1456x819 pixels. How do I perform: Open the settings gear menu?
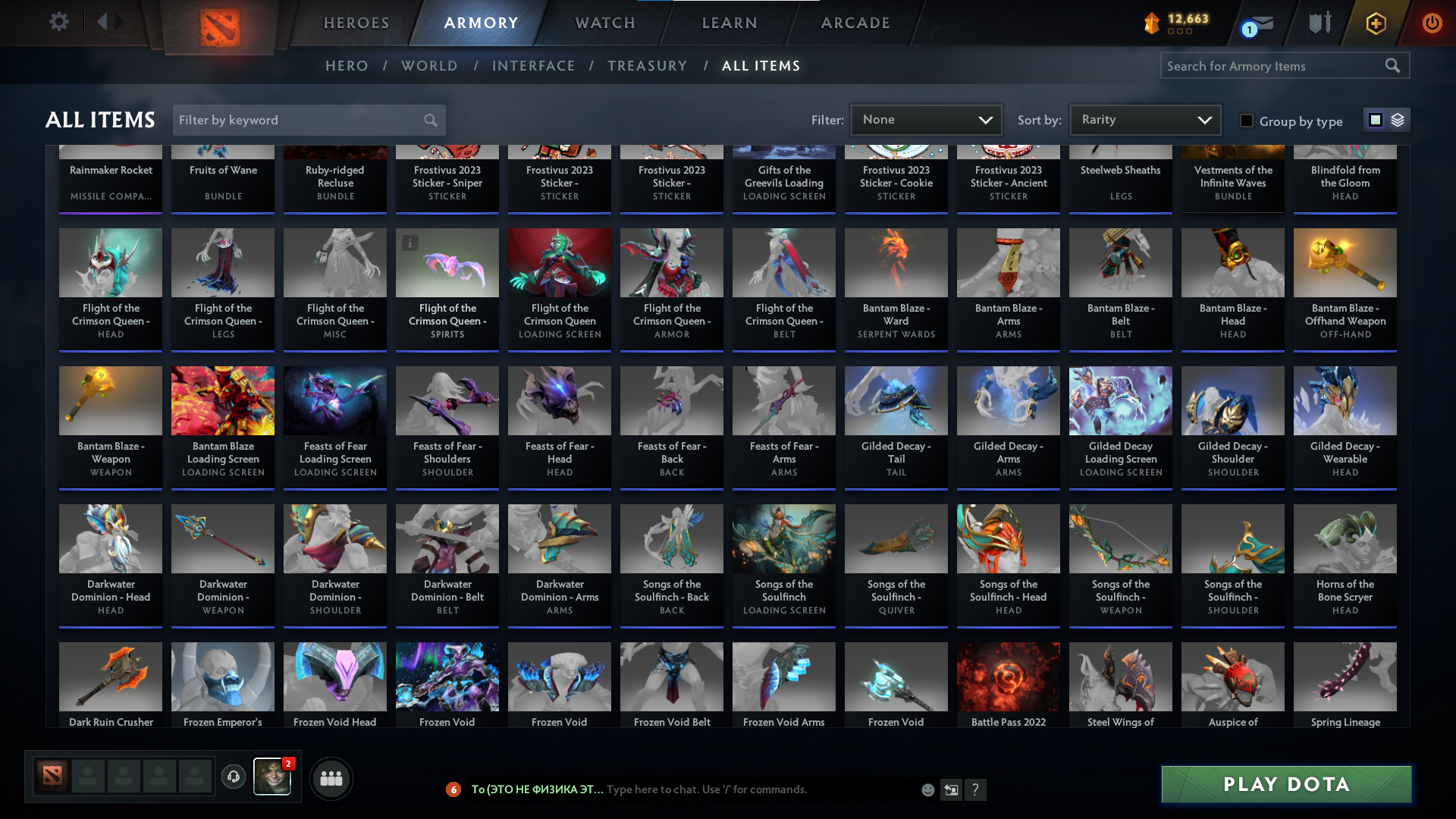(x=59, y=22)
